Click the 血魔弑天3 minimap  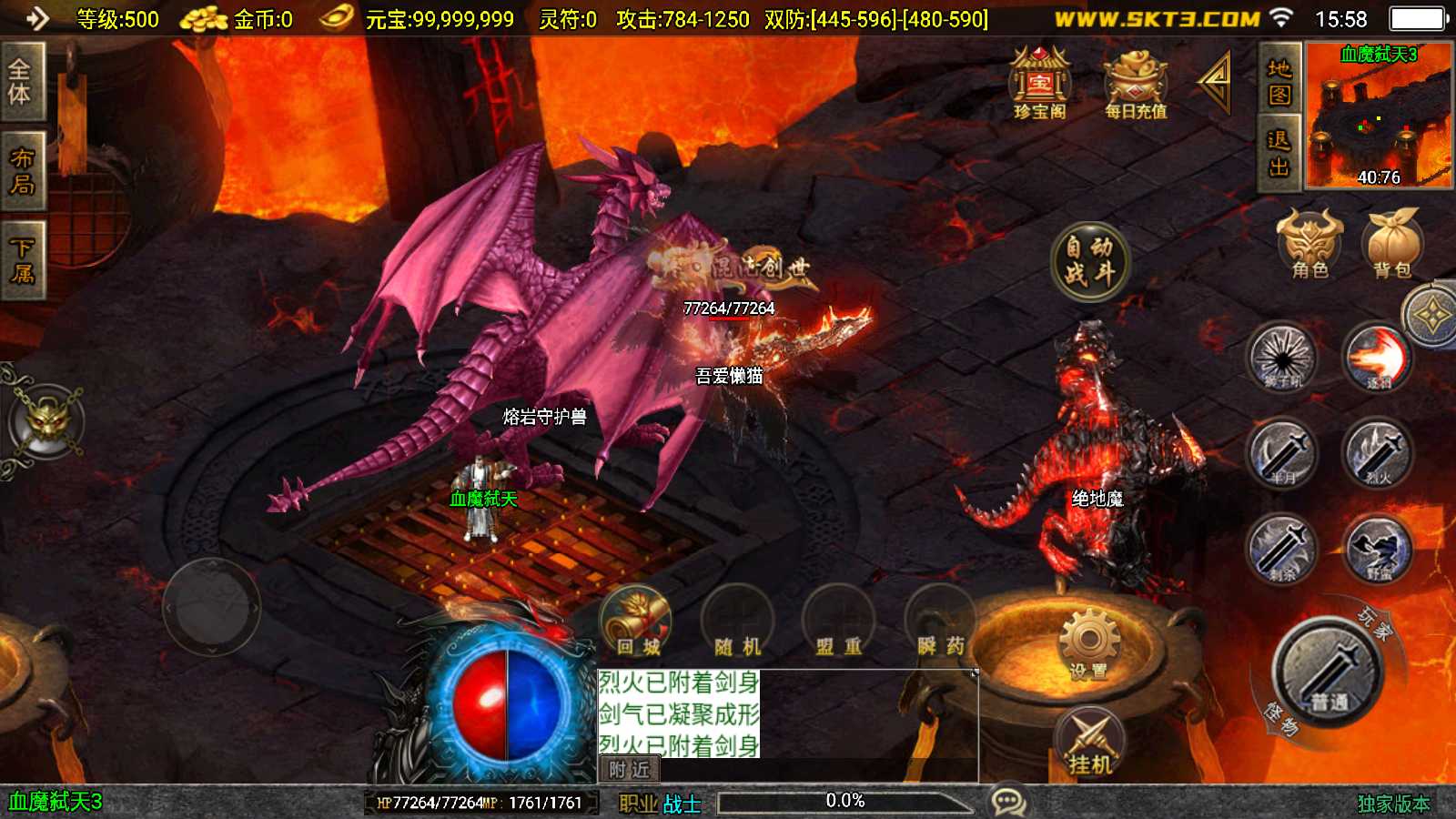pos(1378,116)
